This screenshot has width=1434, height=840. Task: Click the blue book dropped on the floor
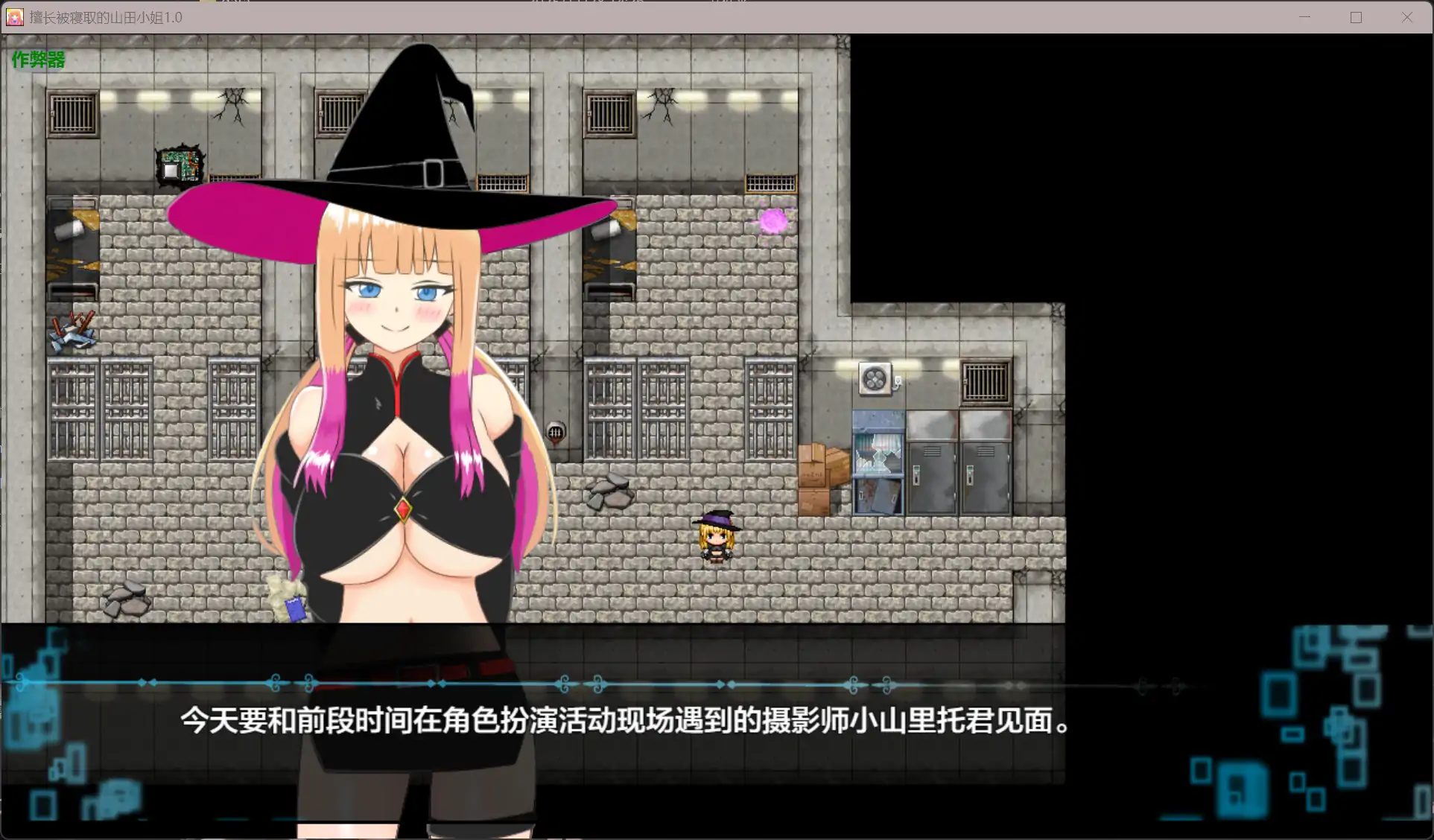294,608
